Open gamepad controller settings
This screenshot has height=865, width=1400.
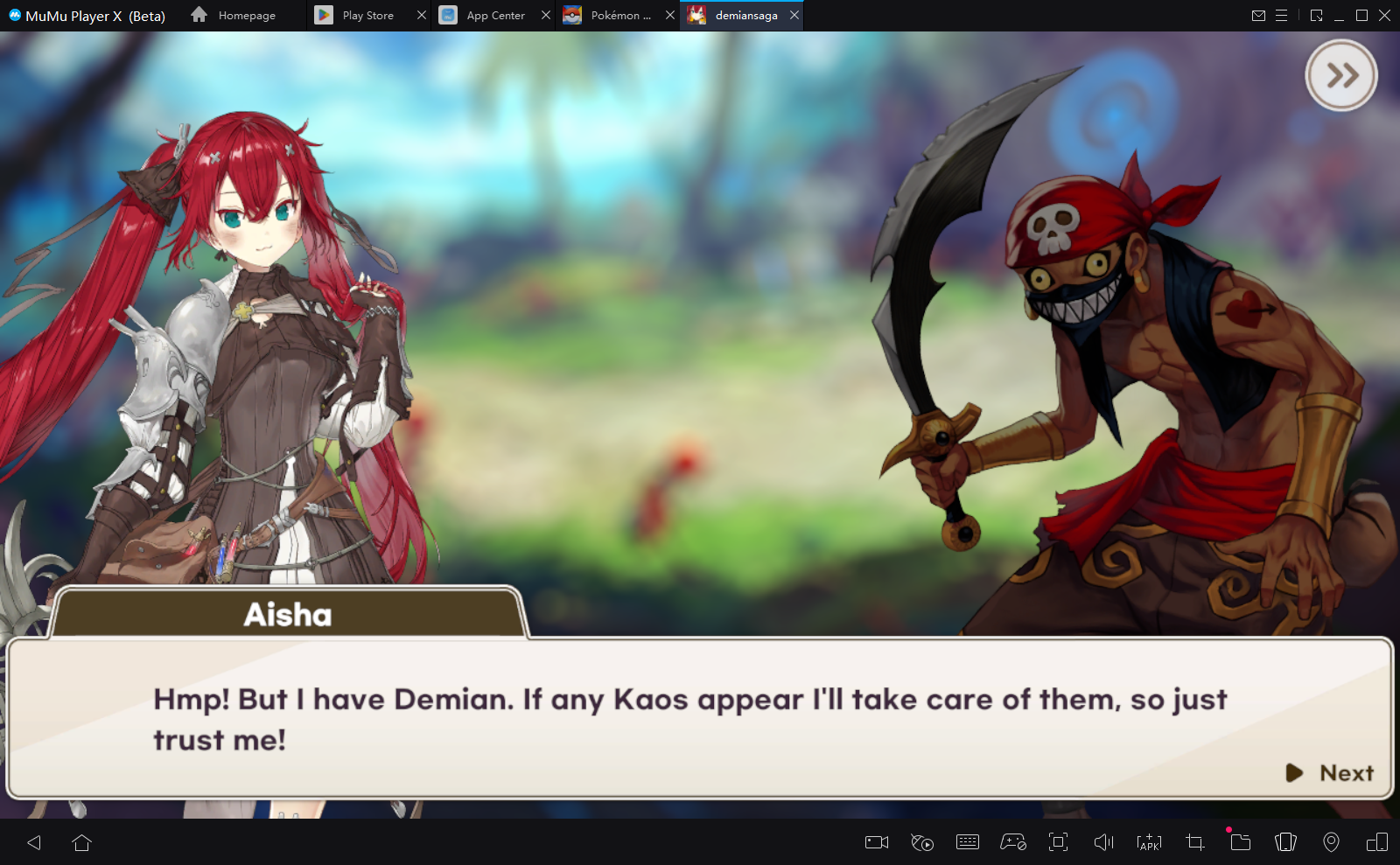[1013, 842]
